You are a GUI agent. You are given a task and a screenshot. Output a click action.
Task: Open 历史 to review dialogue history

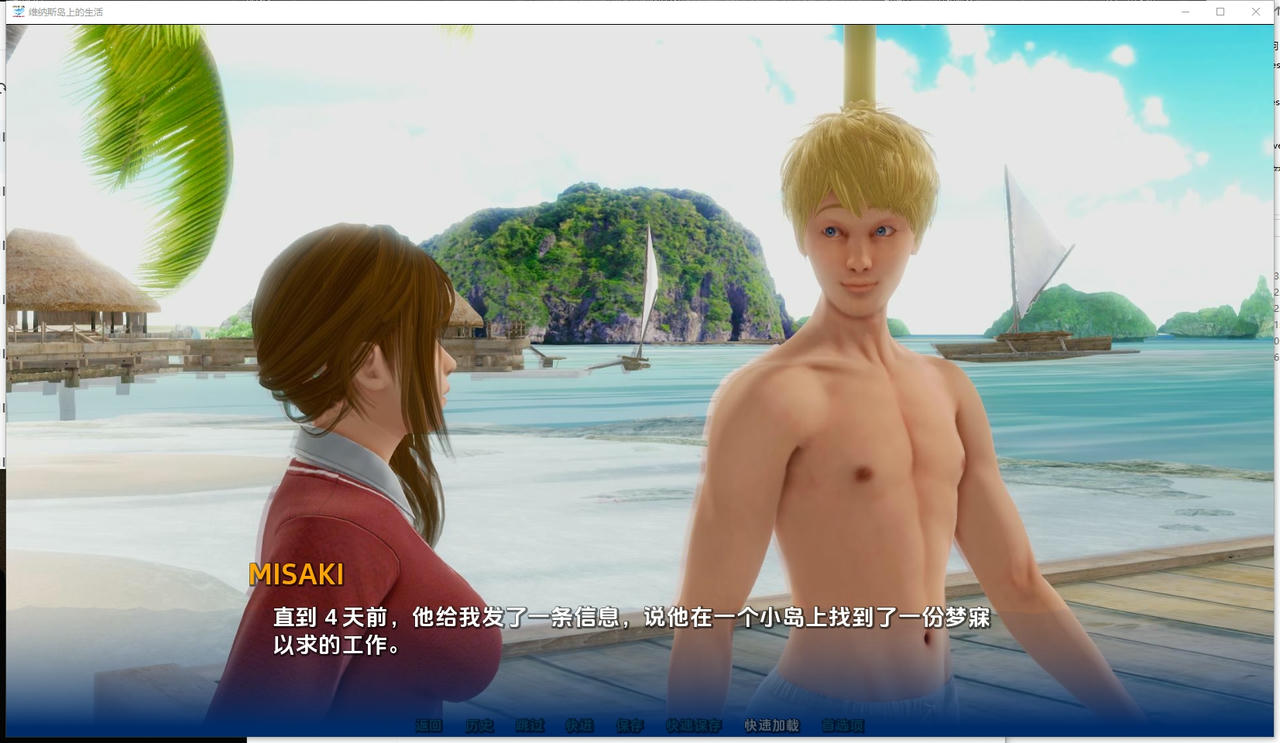480,726
